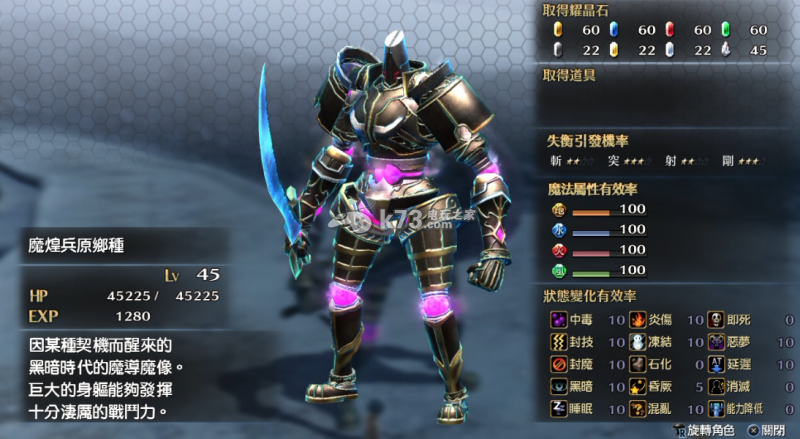Image resolution: width=800 pixels, height=439 pixels.
Task: Choose the 能力降低 stat down icon
Action: [716, 408]
